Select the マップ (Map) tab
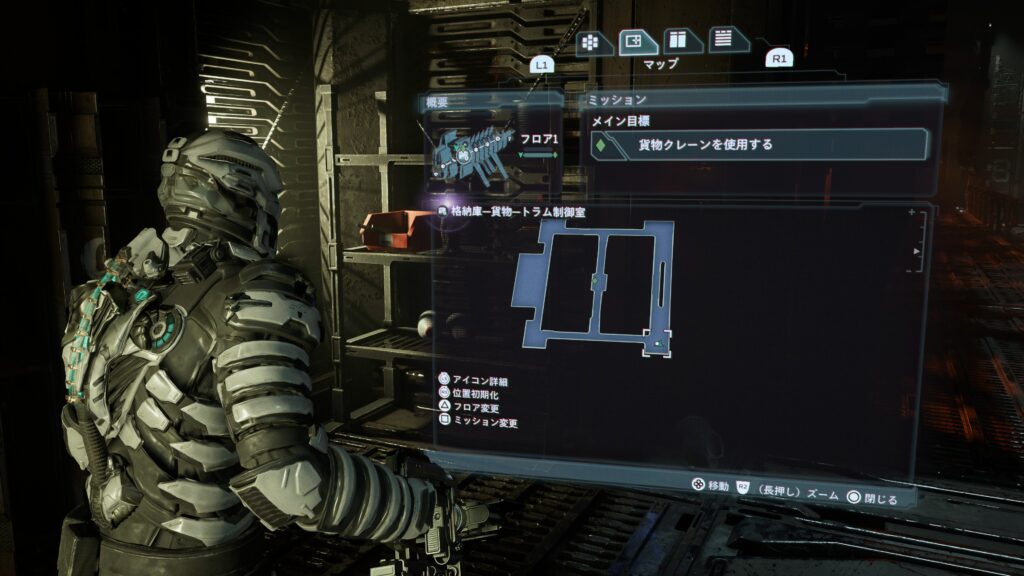1024x576 pixels. click(x=638, y=42)
